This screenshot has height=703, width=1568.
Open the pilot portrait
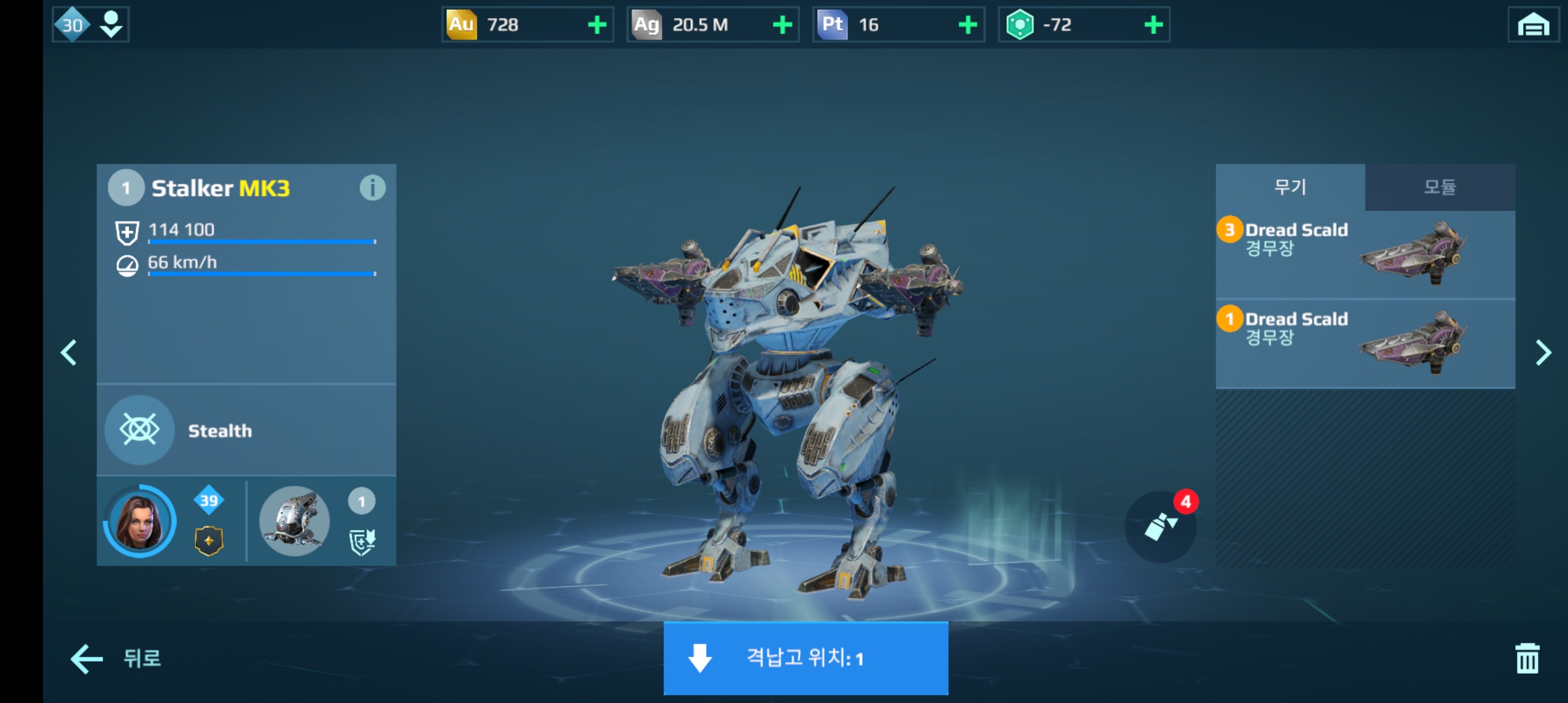click(139, 521)
